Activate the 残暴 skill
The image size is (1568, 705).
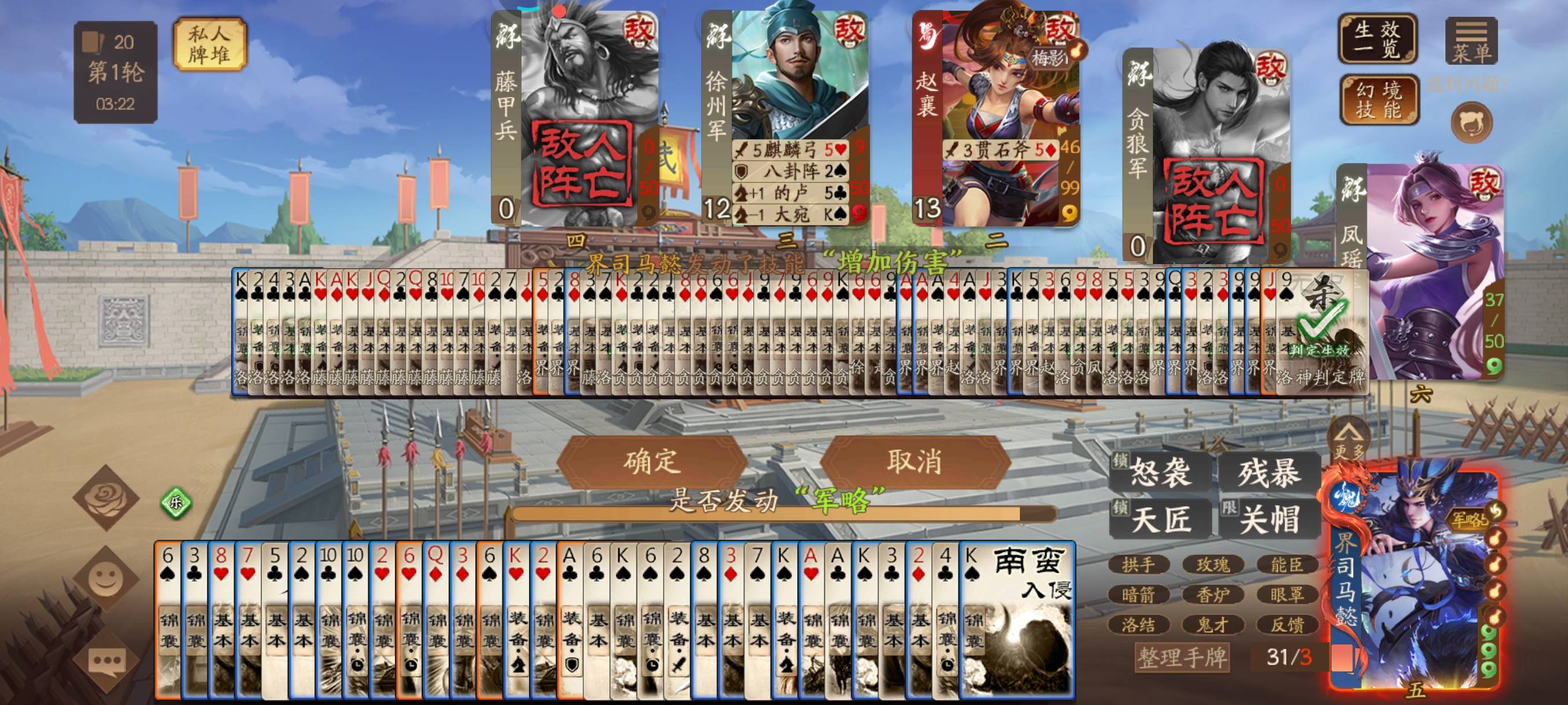click(1269, 473)
